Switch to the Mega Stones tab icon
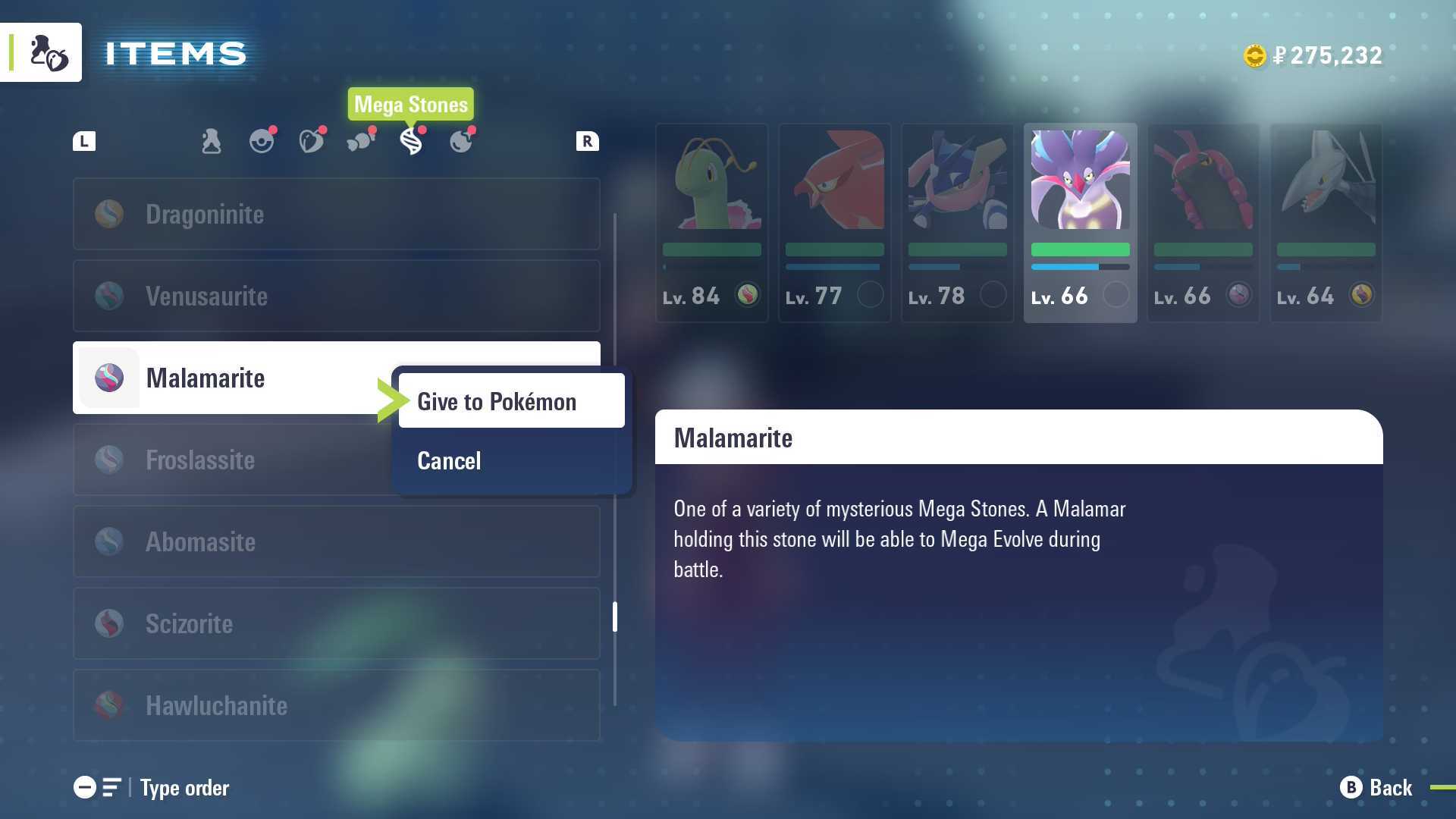 pos(411,141)
